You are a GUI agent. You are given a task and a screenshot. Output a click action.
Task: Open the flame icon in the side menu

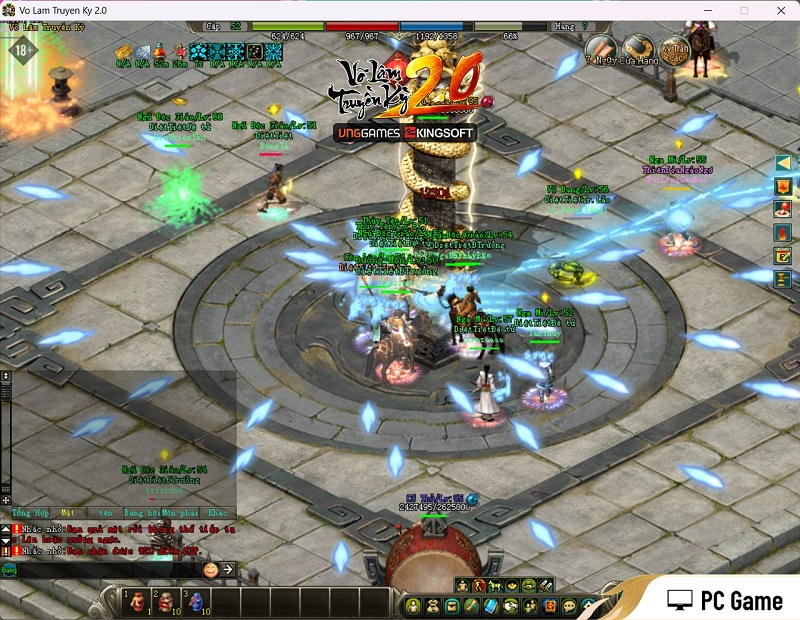[783, 232]
